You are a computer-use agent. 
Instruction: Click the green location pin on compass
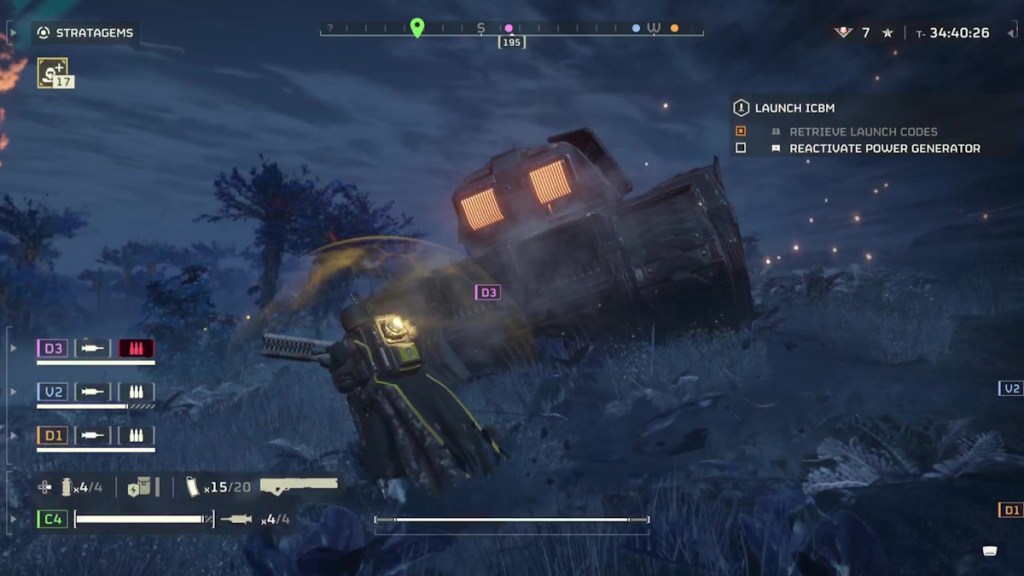click(417, 28)
